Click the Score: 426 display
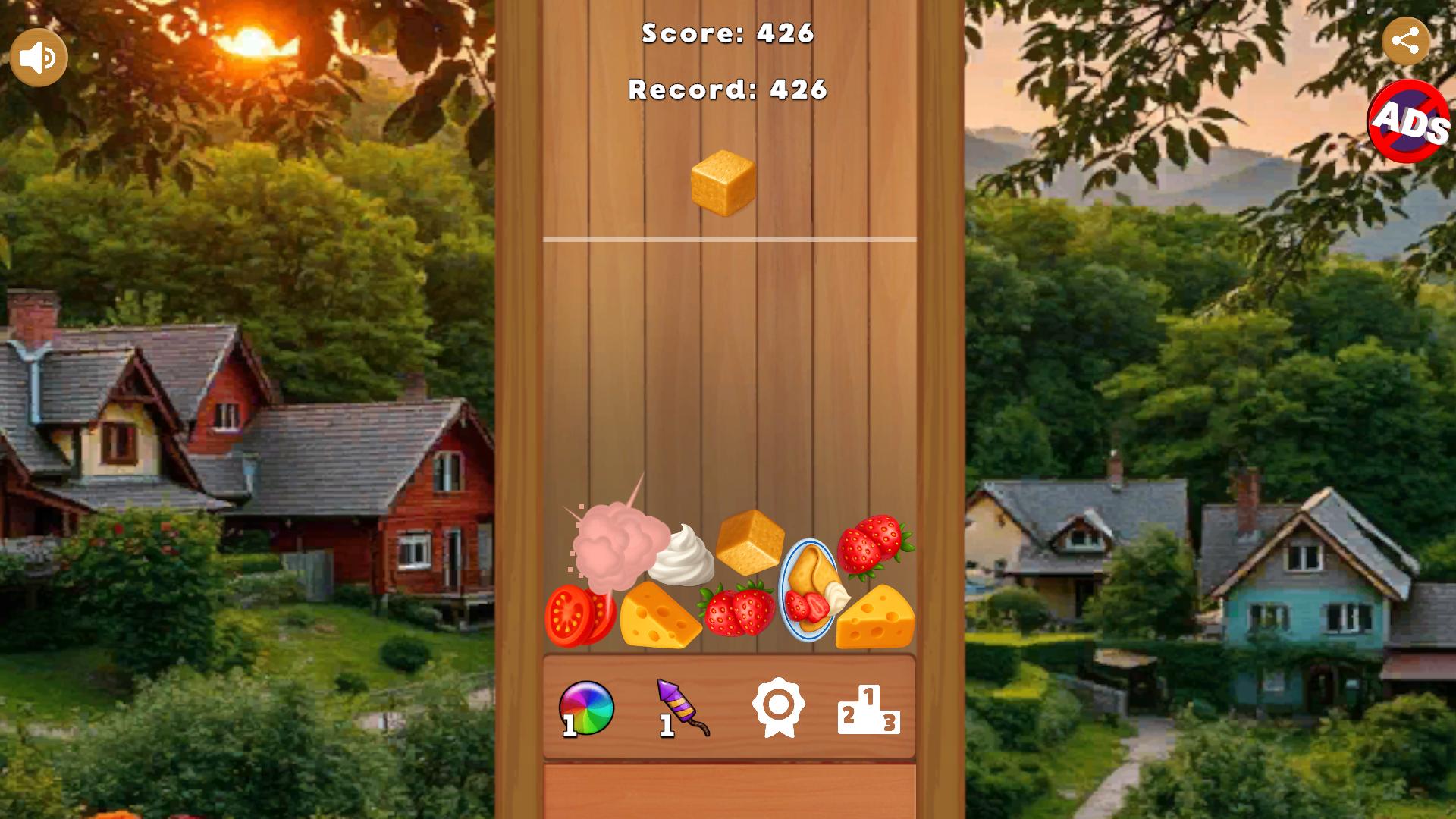The height and width of the screenshot is (819, 1456). pos(726,34)
